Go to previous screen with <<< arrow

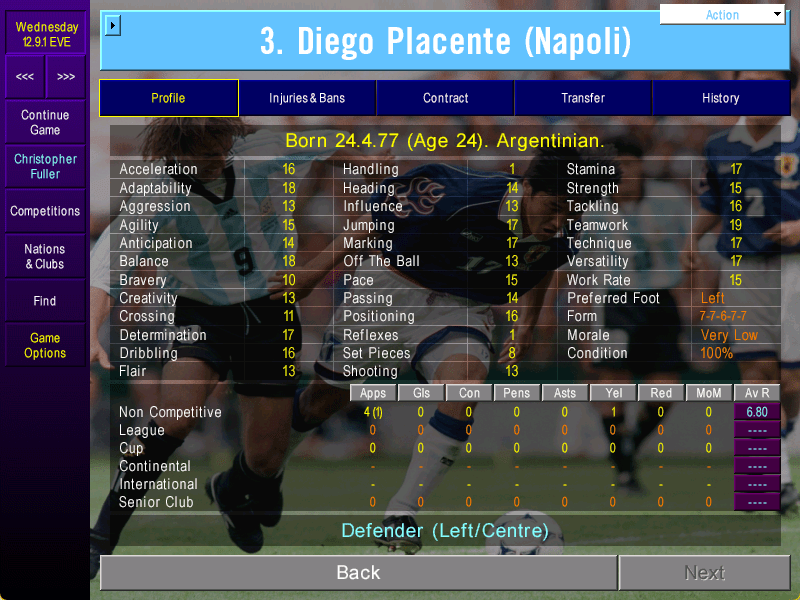click(25, 77)
